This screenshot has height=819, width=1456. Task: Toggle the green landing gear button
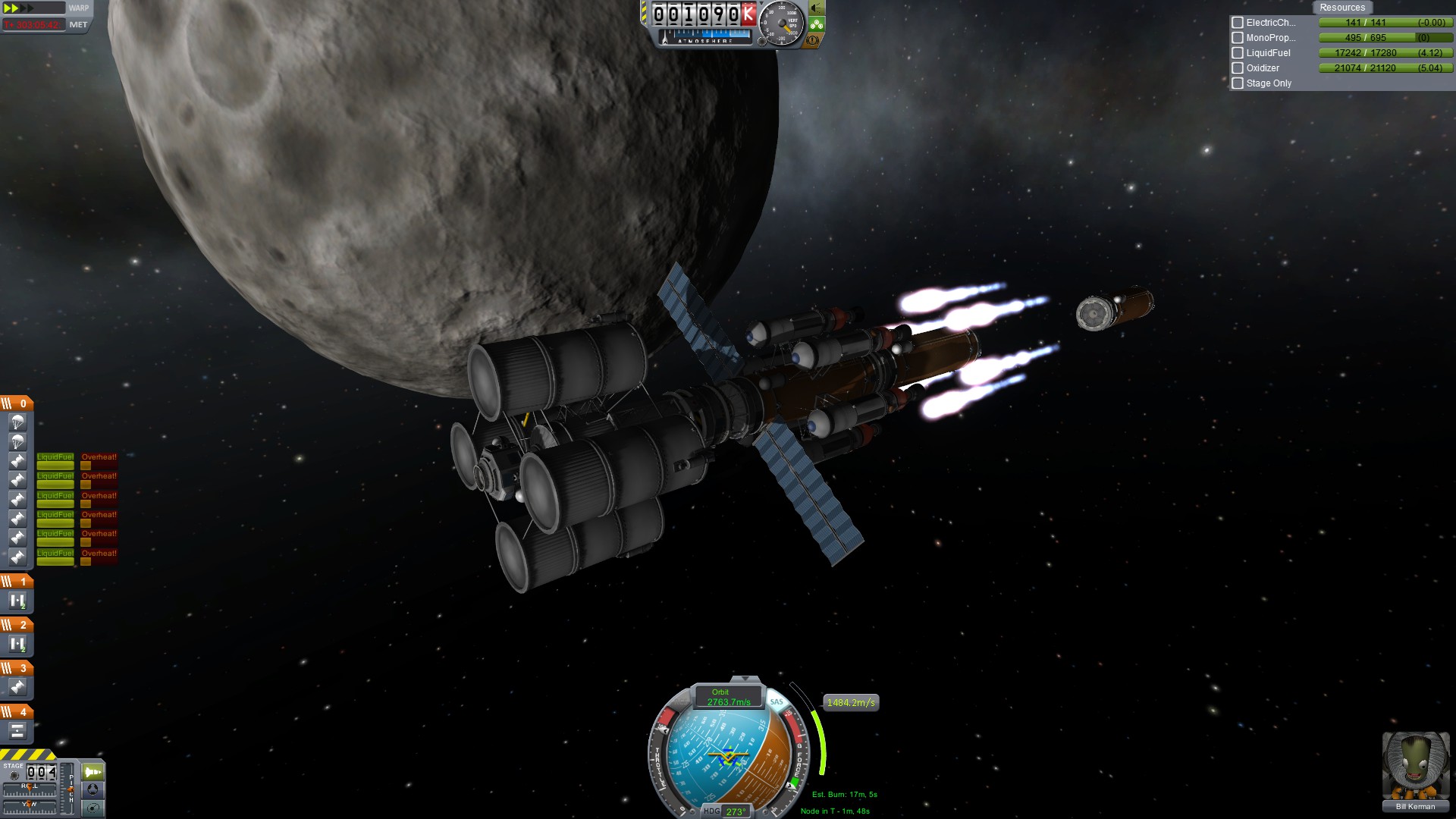point(816,24)
